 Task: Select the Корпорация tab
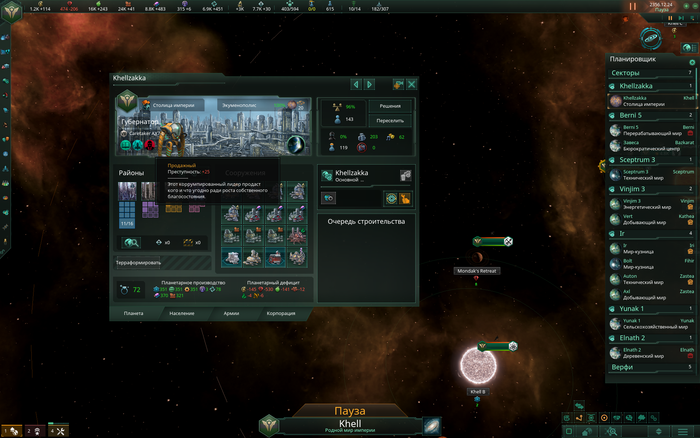click(281, 313)
